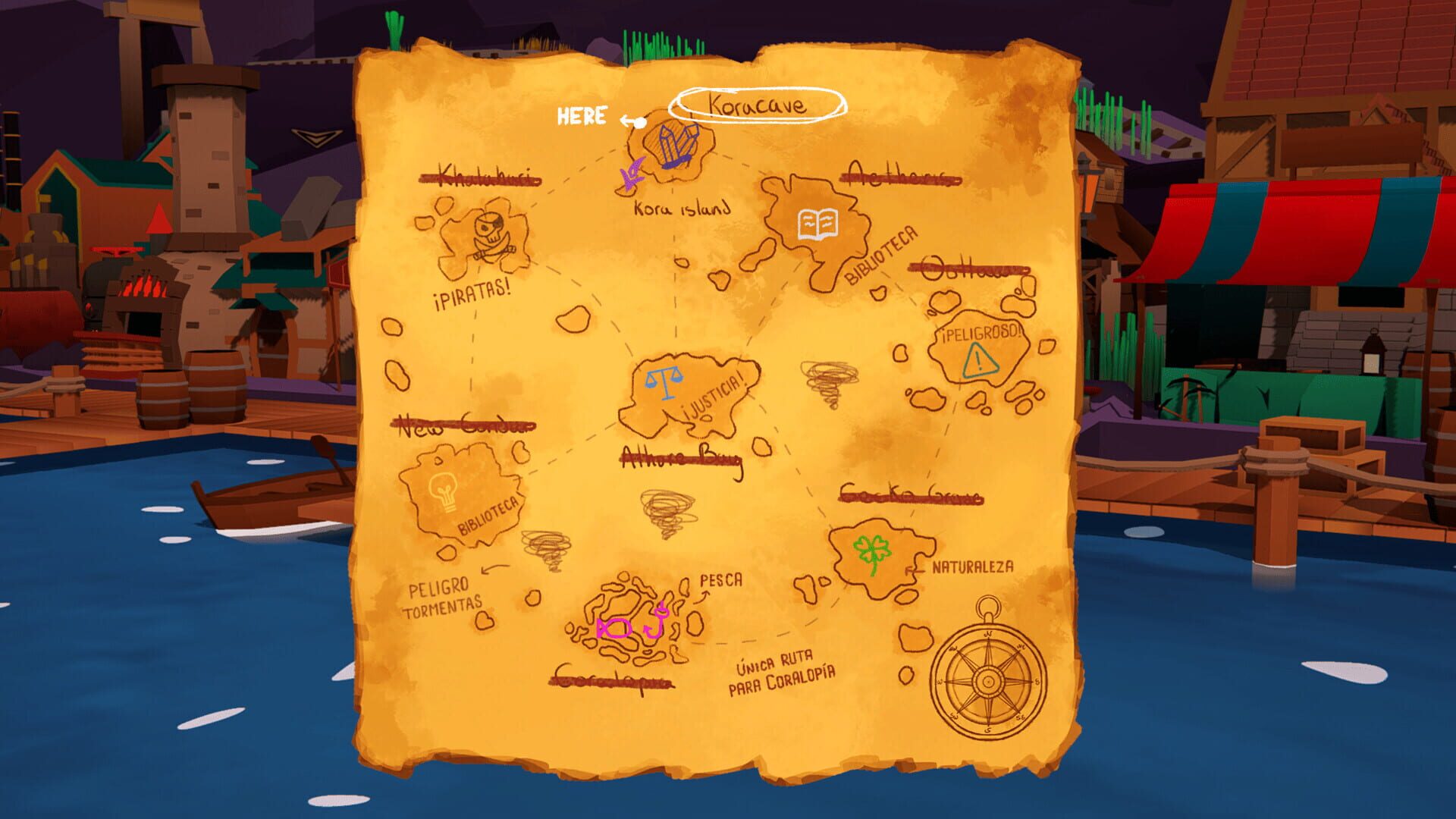Click the ÚNICA RUTA PARA CORALOPÍA text
This screenshot has height=819, width=1456.
pos(783,675)
